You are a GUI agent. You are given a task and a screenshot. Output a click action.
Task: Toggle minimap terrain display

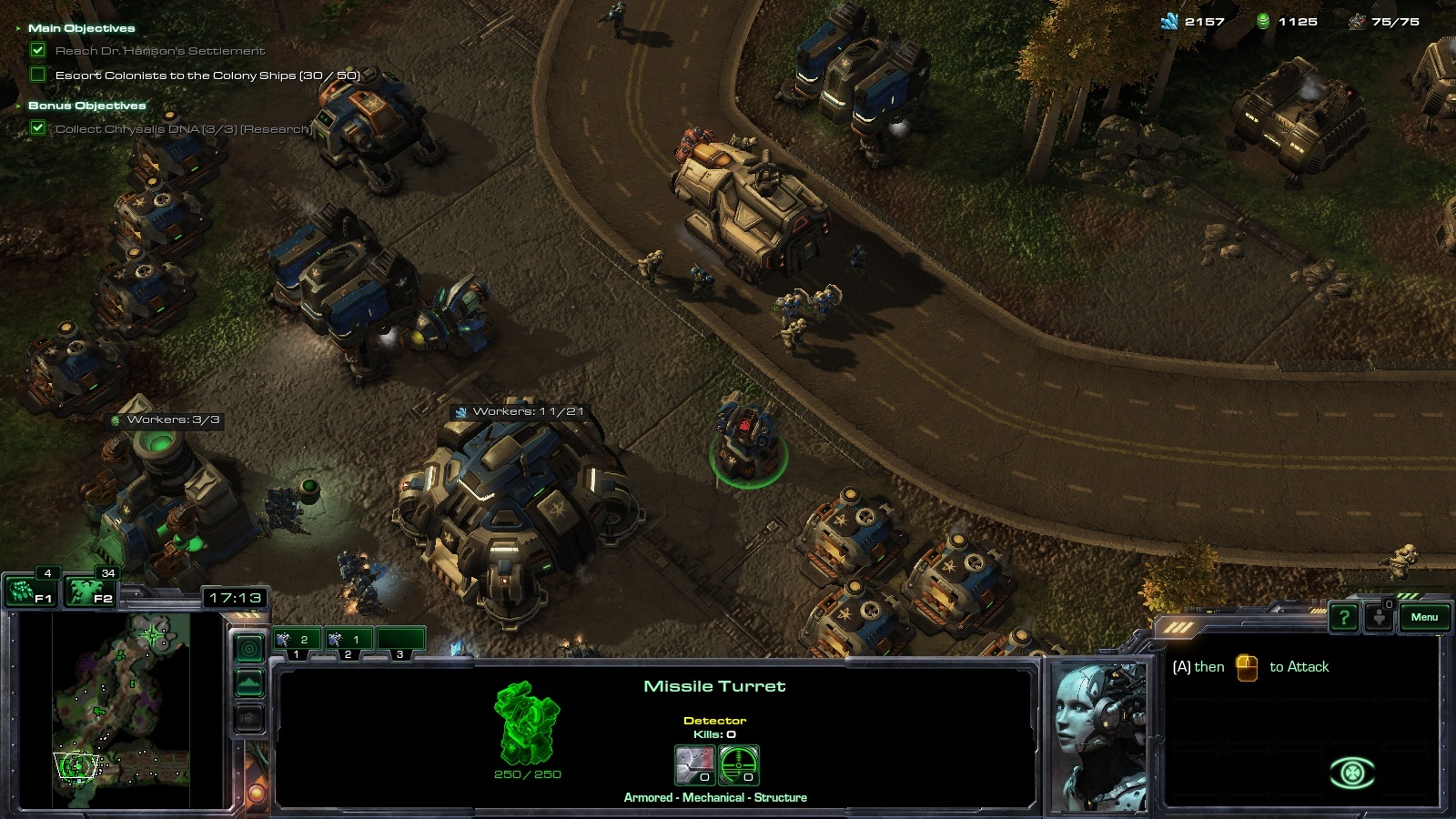(x=249, y=682)
